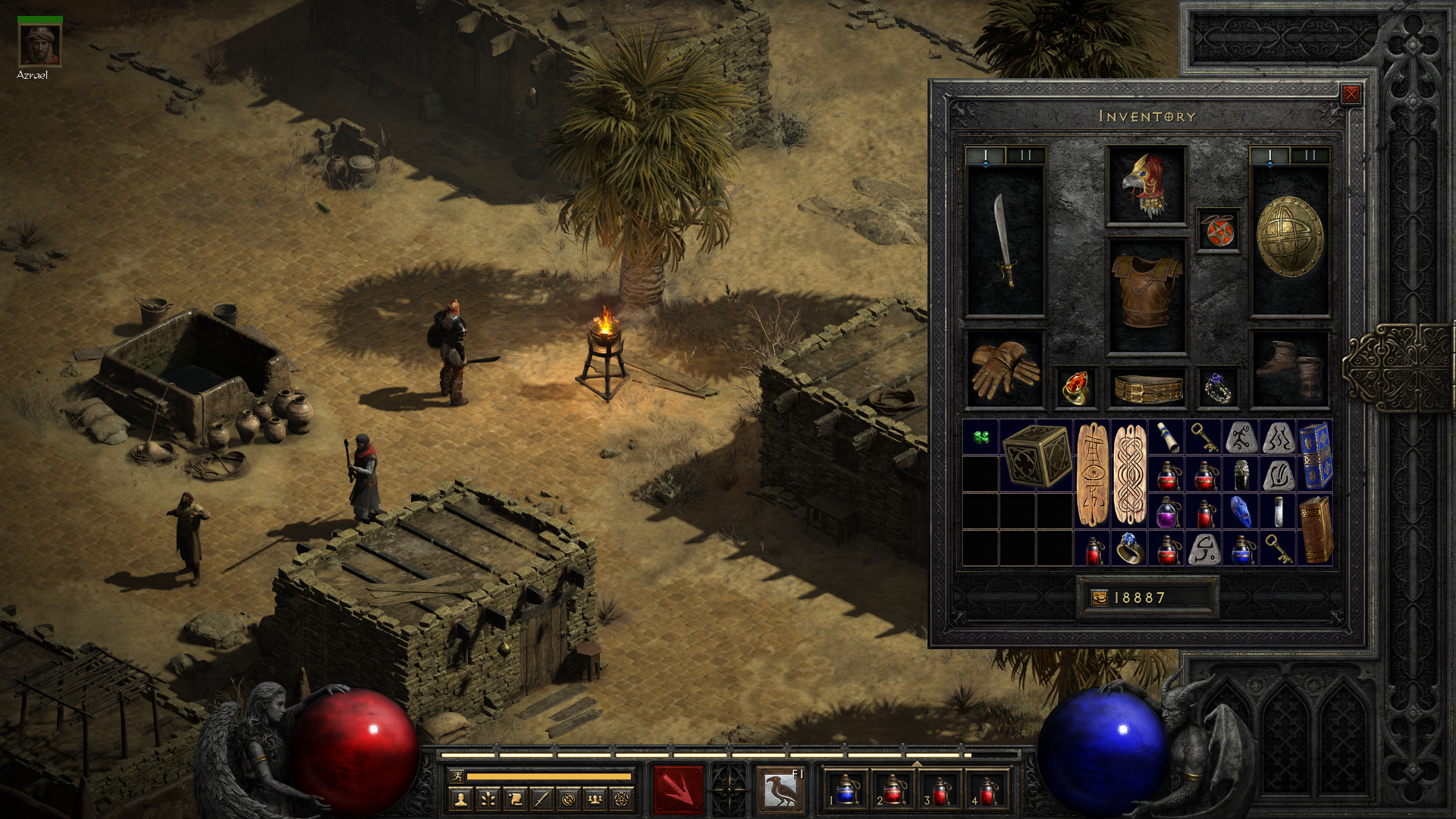Click the sword icon on the mini panel
Image resolution: width=1456 pixels, height=819 pixels.
coord(541,800)
